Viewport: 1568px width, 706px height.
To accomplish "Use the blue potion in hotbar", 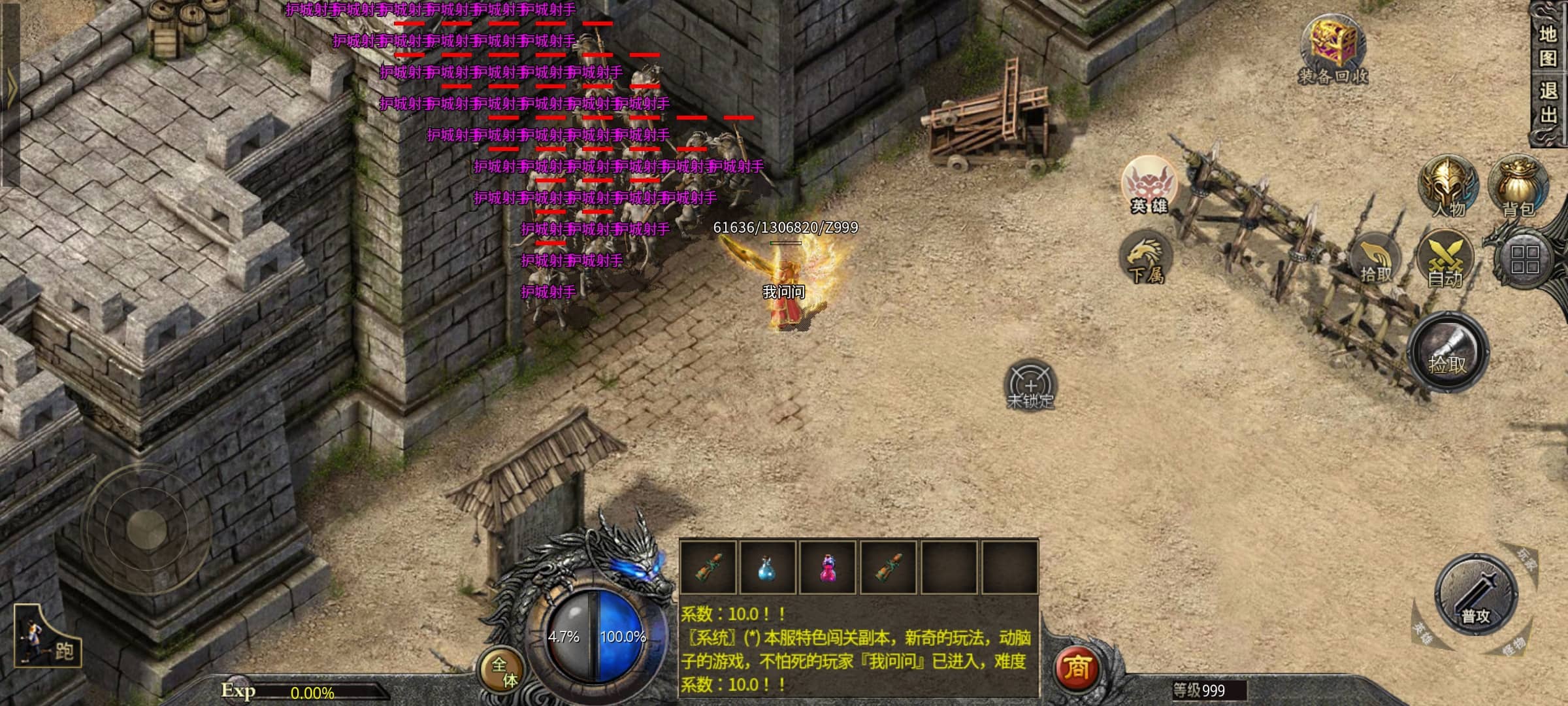I will pyautogui.click(x=767, y=567).
